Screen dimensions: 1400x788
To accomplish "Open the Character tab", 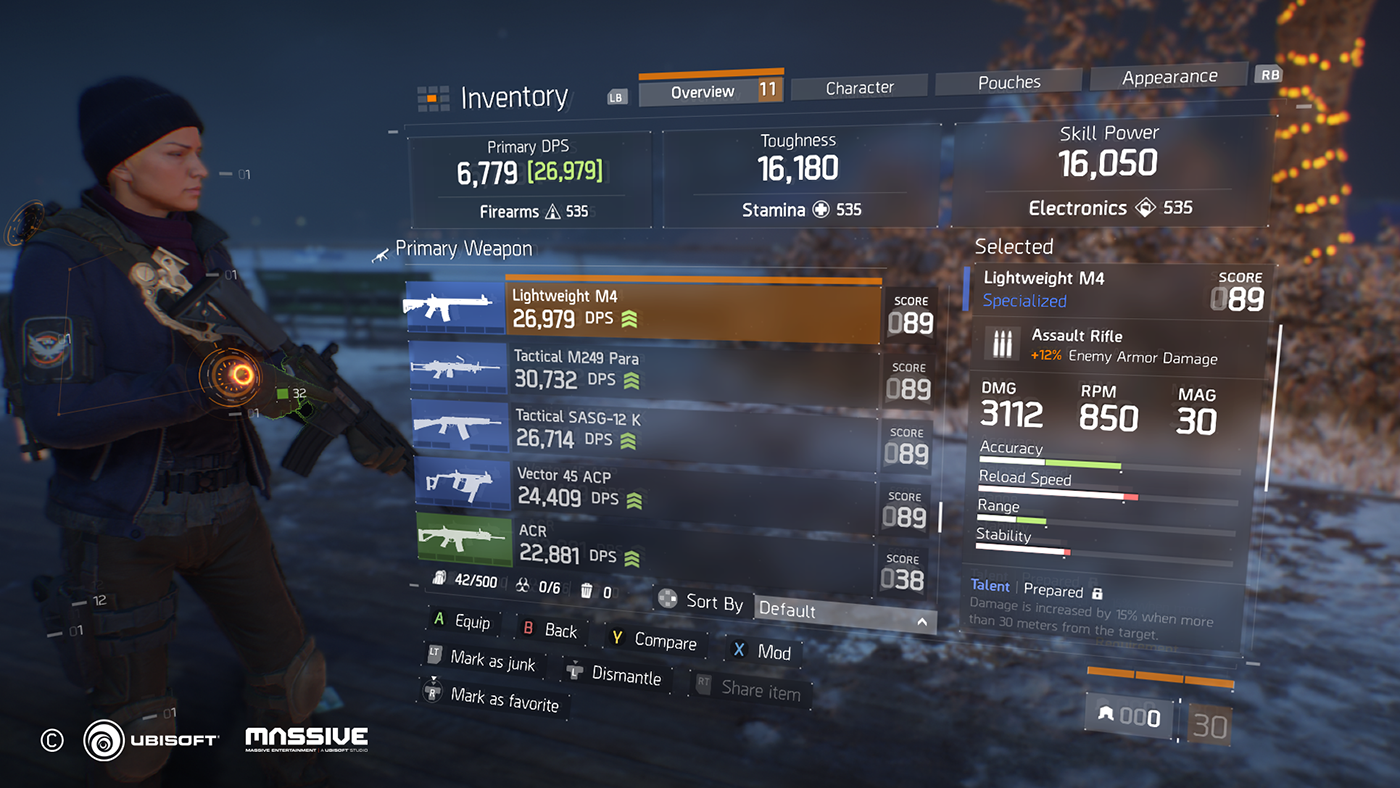I will [x=859, y=88].
